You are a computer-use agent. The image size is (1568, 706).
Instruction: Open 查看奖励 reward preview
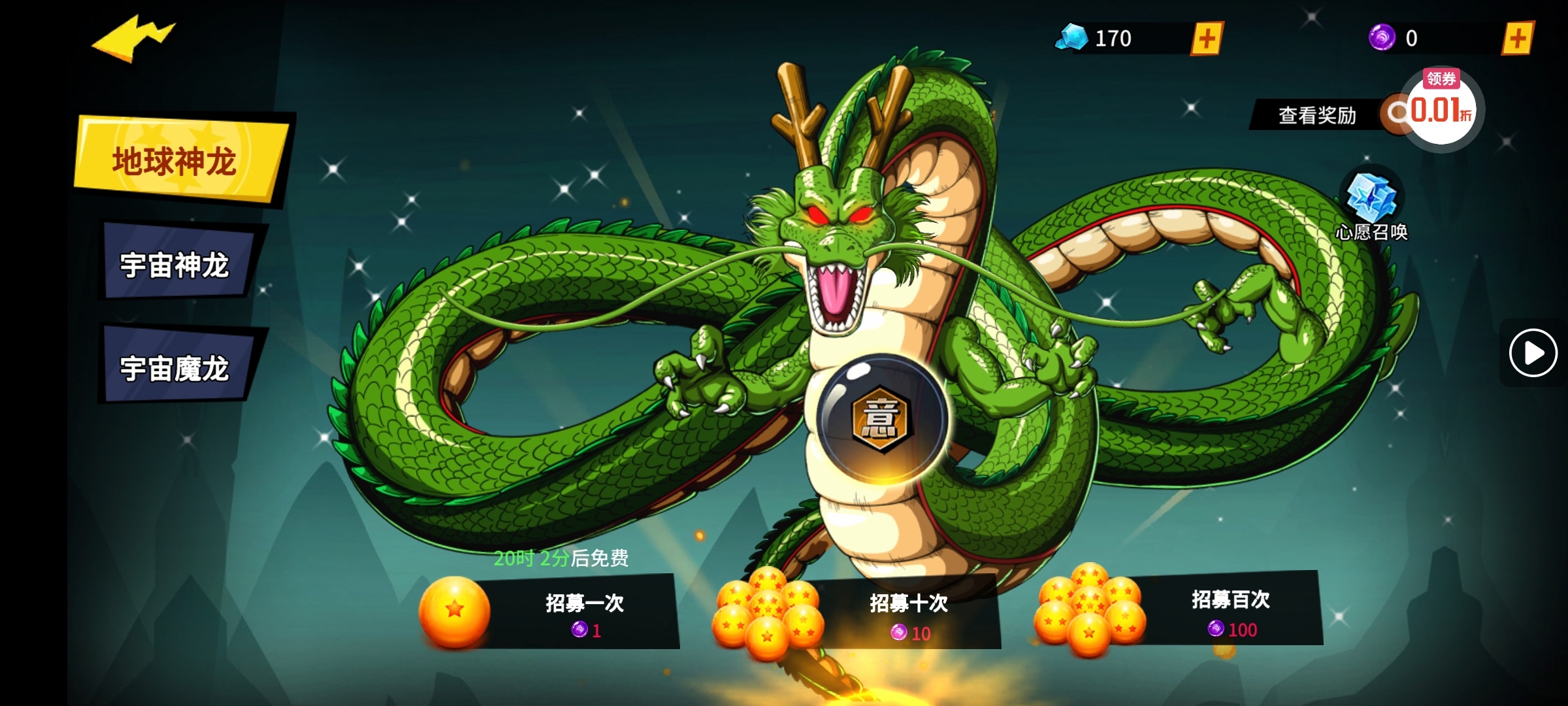click(x=1316, y=115)
